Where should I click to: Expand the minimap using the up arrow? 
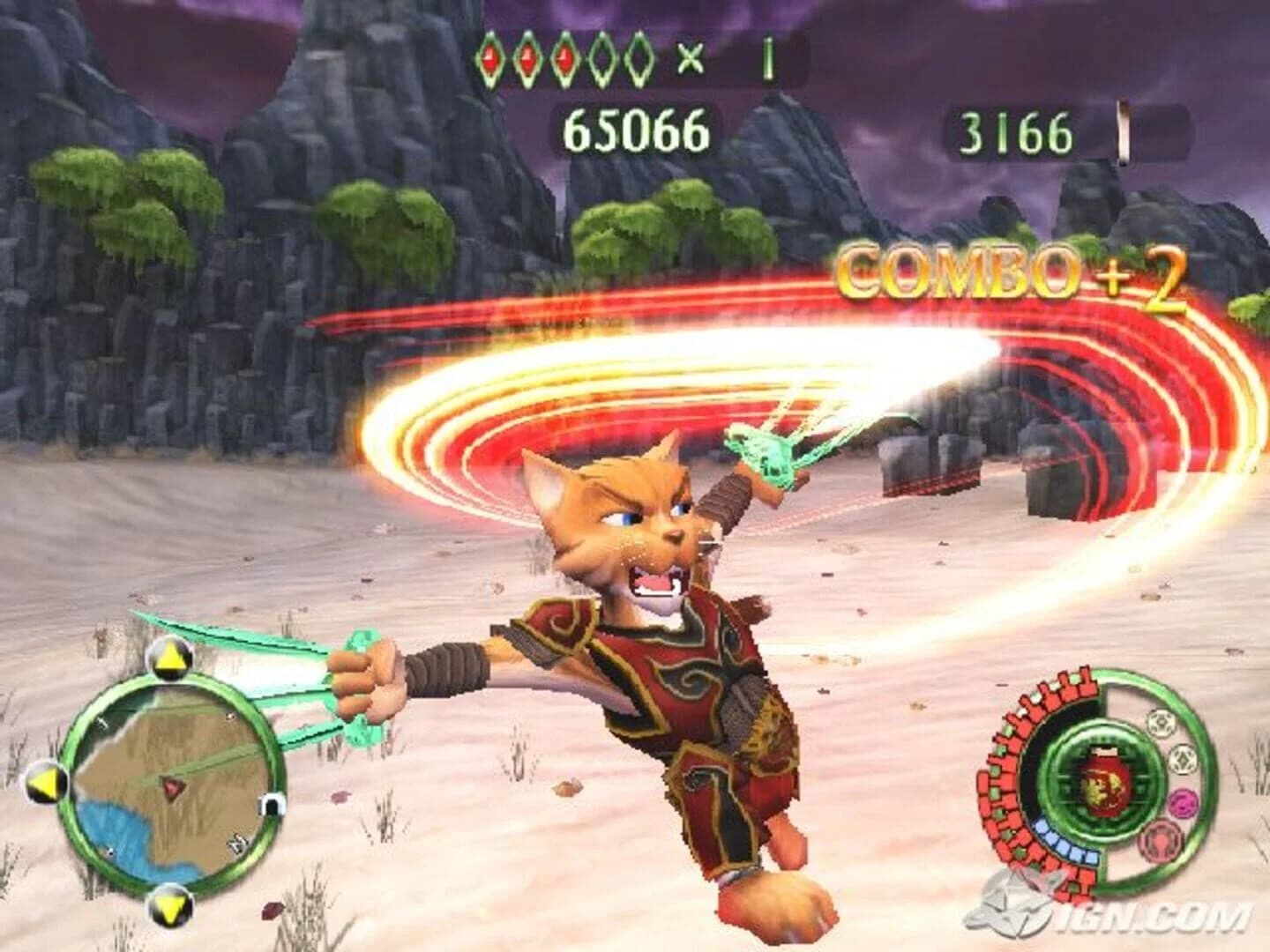pos(170,658)
